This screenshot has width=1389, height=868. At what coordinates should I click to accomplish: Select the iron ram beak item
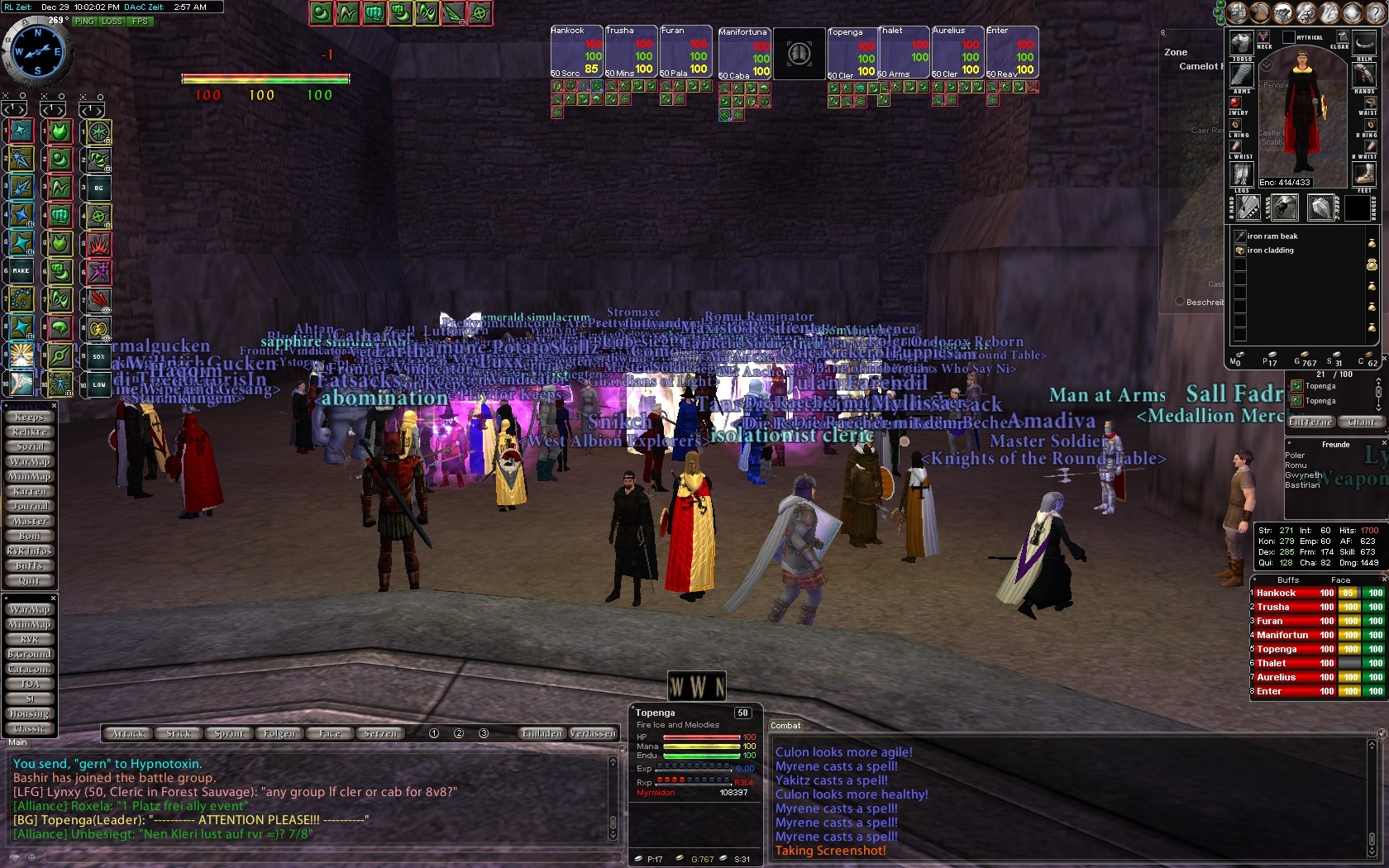coord(1272,236)
